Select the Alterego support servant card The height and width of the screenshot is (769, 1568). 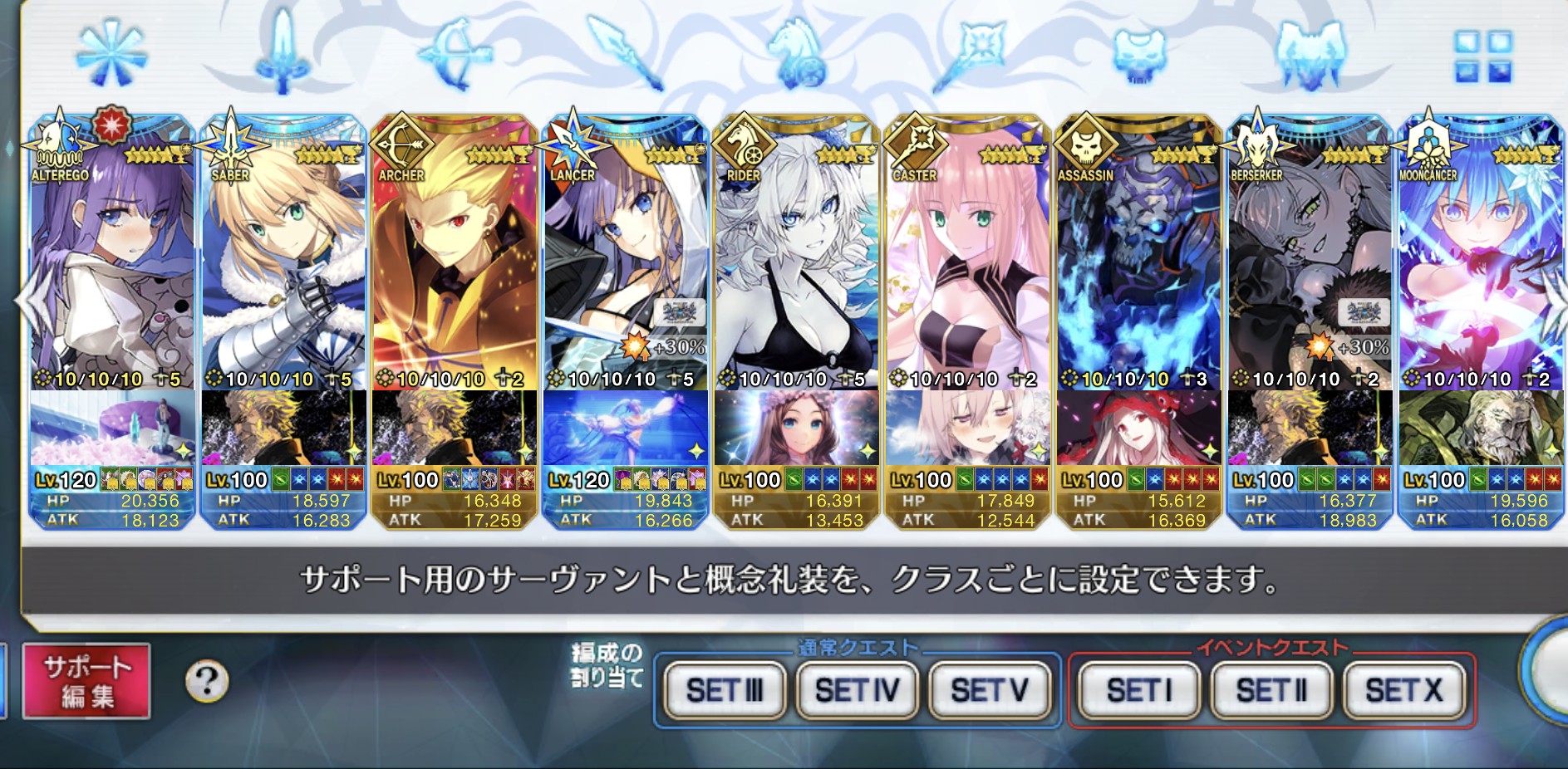(x=112, y=266)
